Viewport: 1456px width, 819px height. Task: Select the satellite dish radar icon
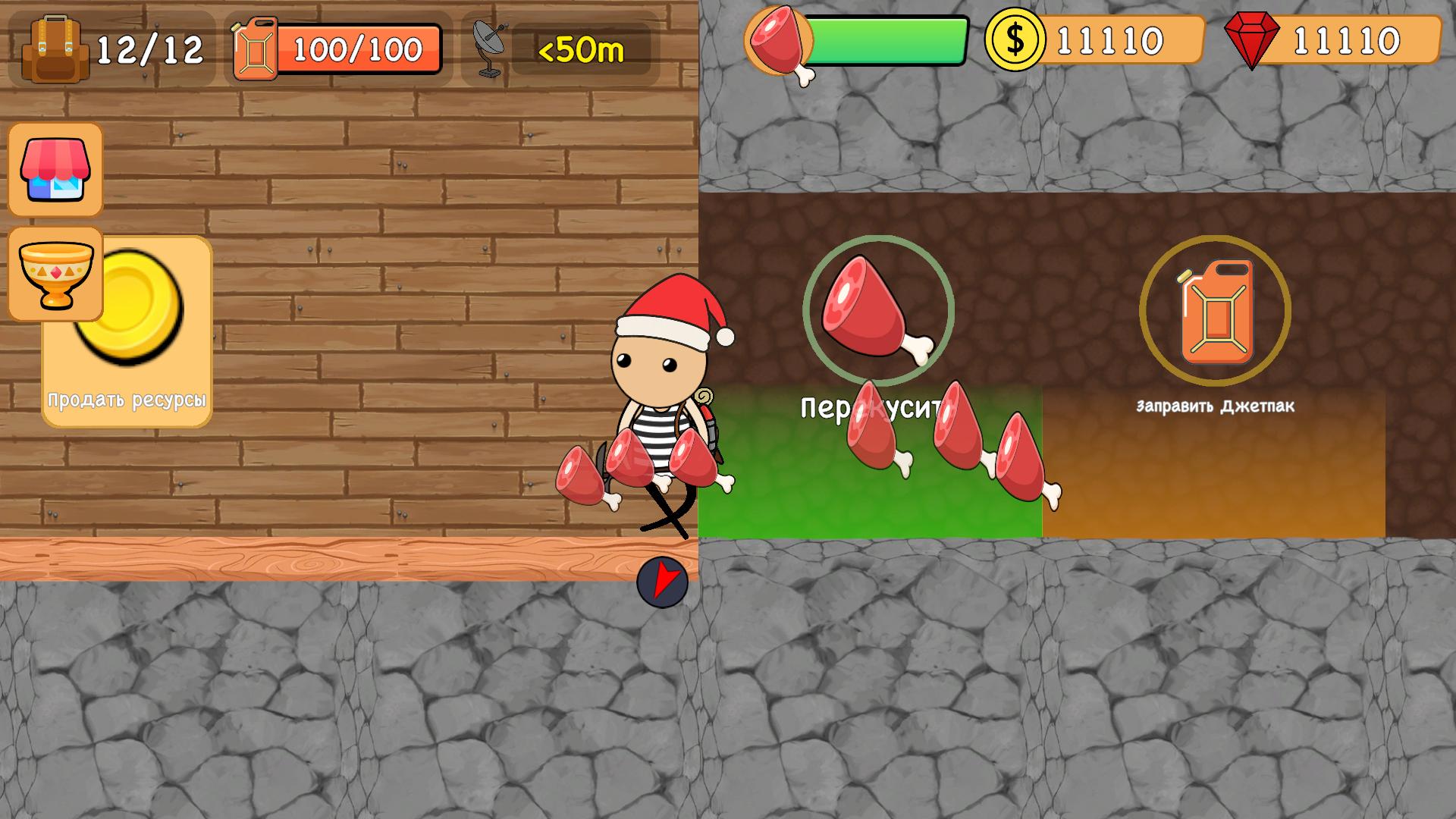point(489,47)
